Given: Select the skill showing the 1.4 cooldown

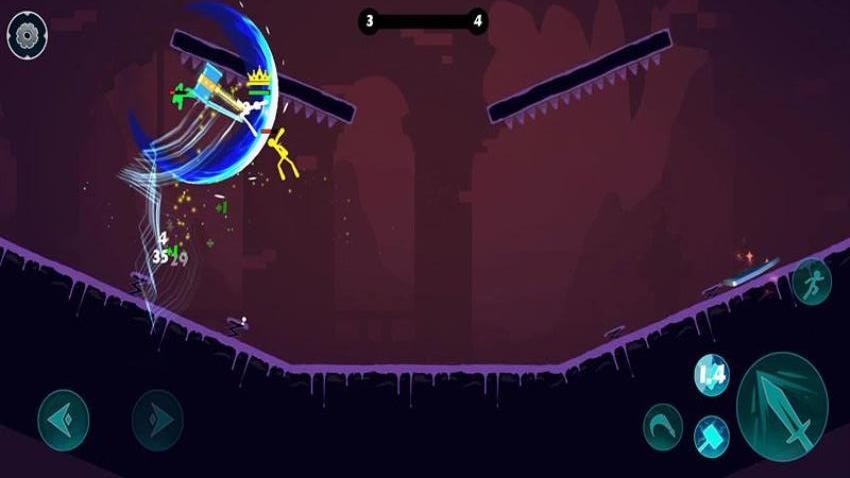Looking at the screenshot, I should point(712,376).
